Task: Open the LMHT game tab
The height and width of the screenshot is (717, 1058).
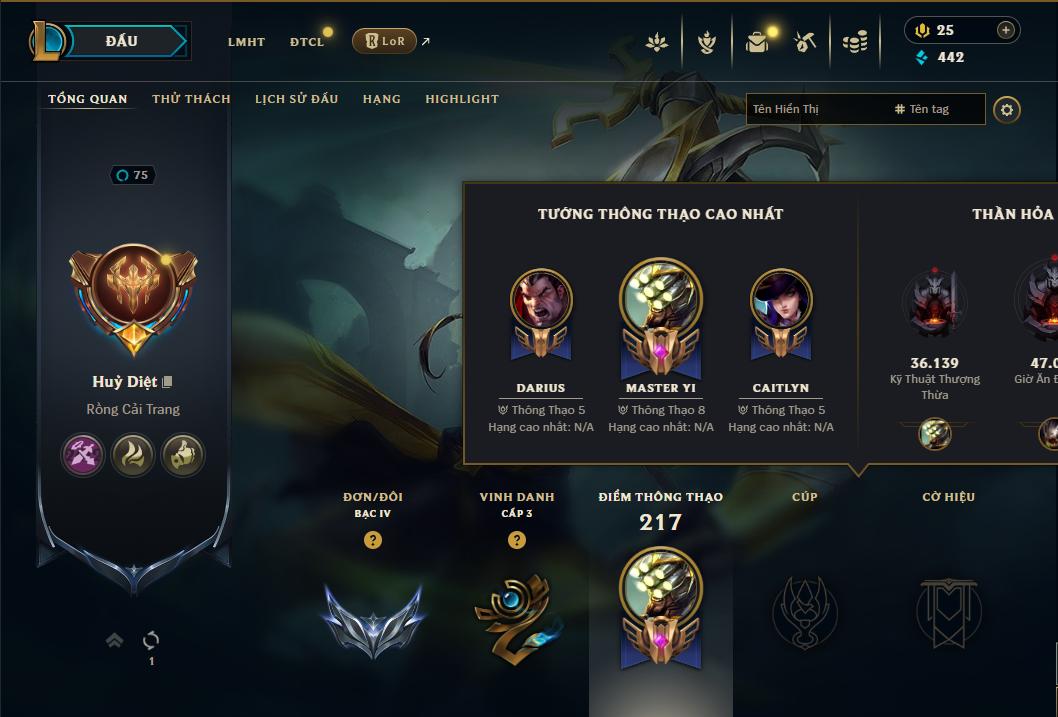Action: [246, 42]
